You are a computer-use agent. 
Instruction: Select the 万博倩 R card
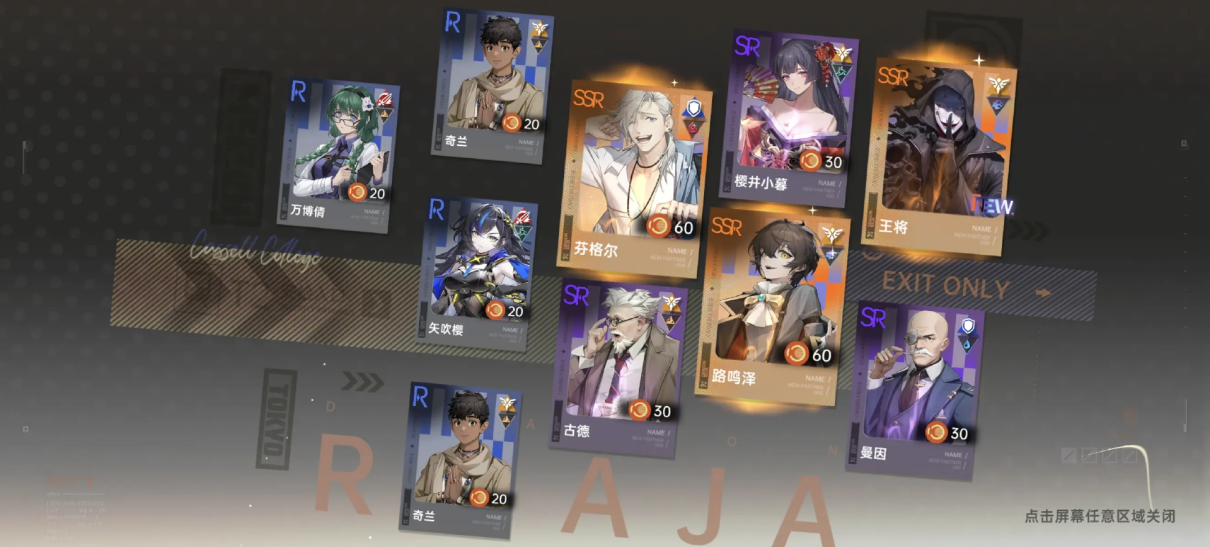click(336, 155)
